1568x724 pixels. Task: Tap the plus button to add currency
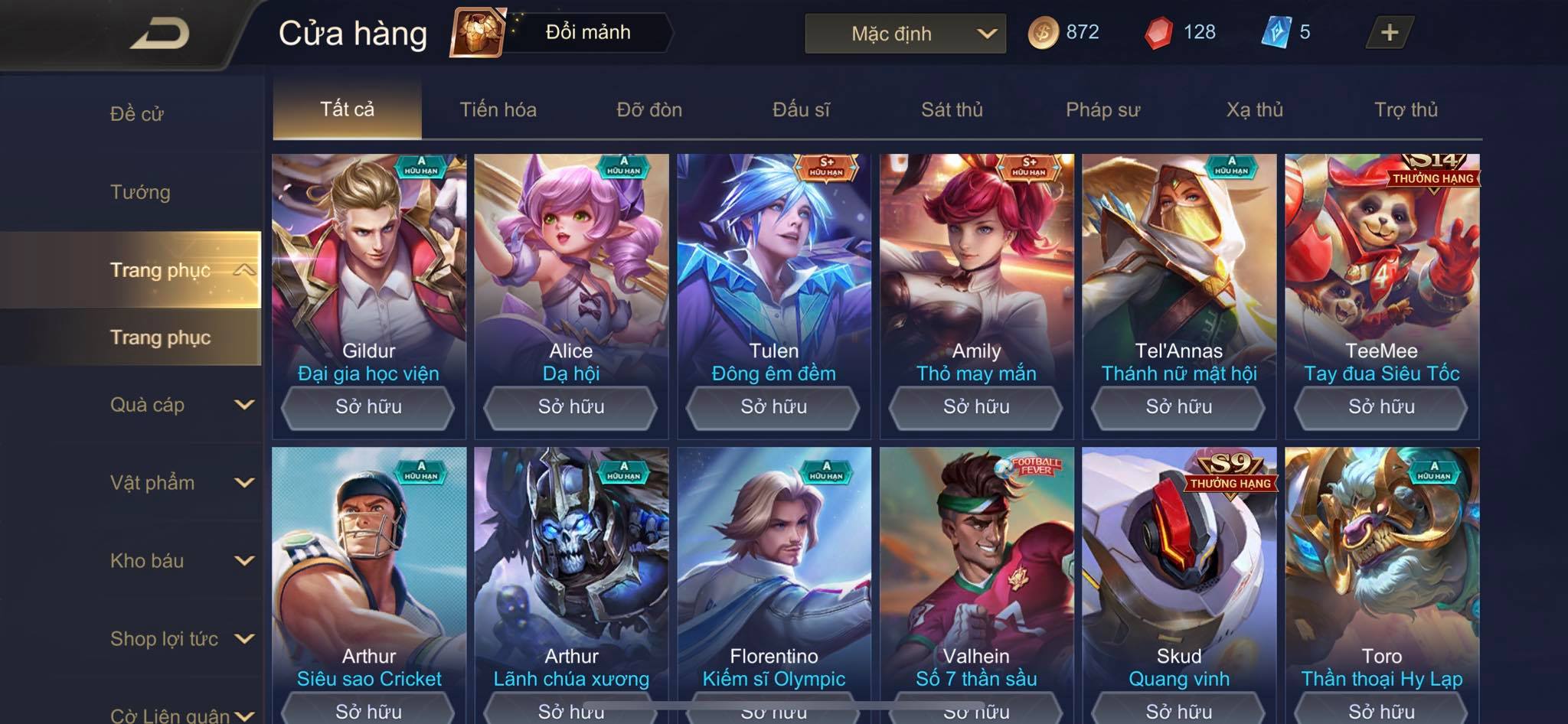[1389, 32]
